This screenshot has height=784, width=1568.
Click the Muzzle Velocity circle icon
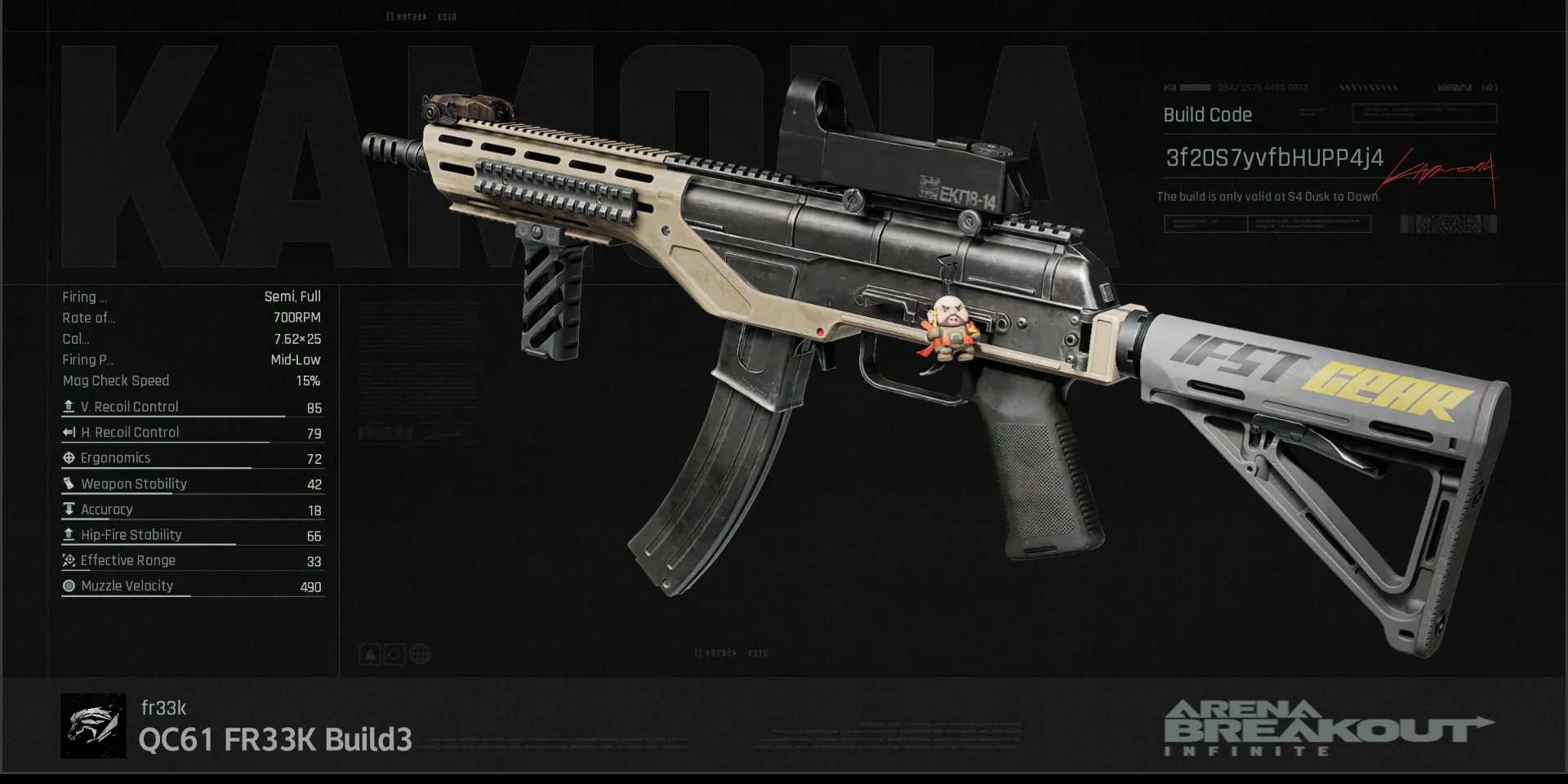click(69, 586)
